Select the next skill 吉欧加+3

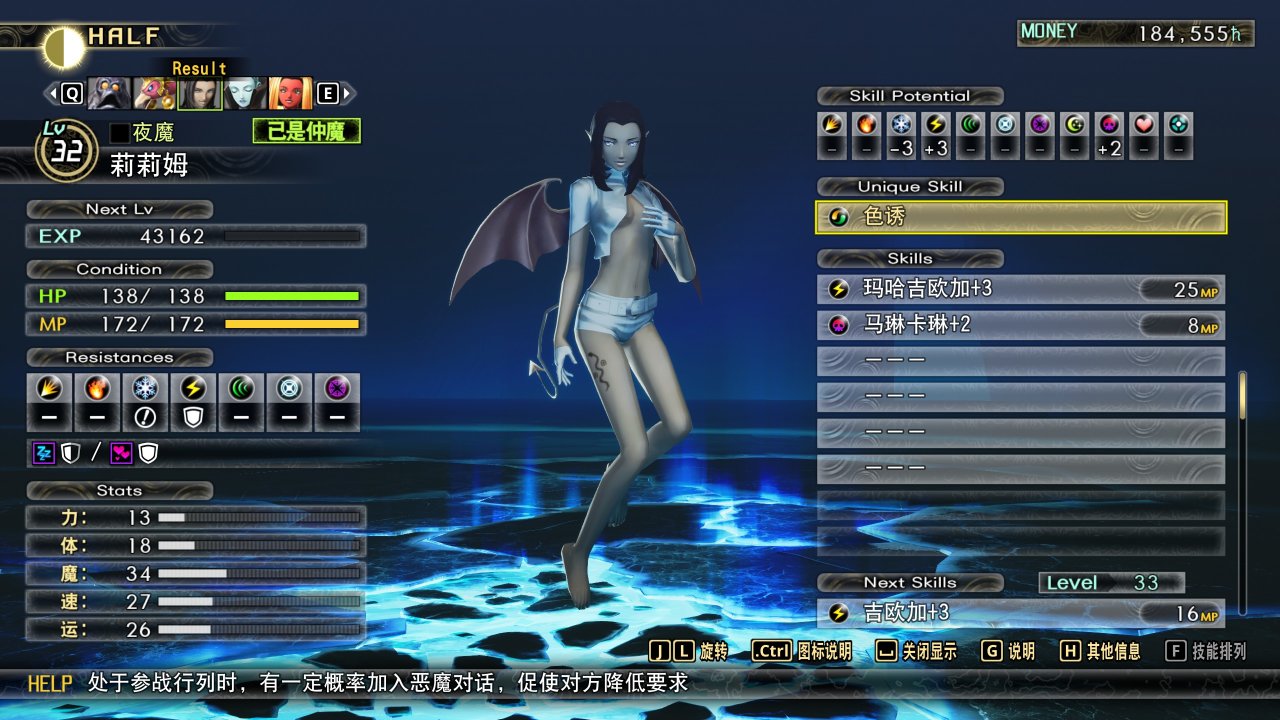pos(1021,613)
